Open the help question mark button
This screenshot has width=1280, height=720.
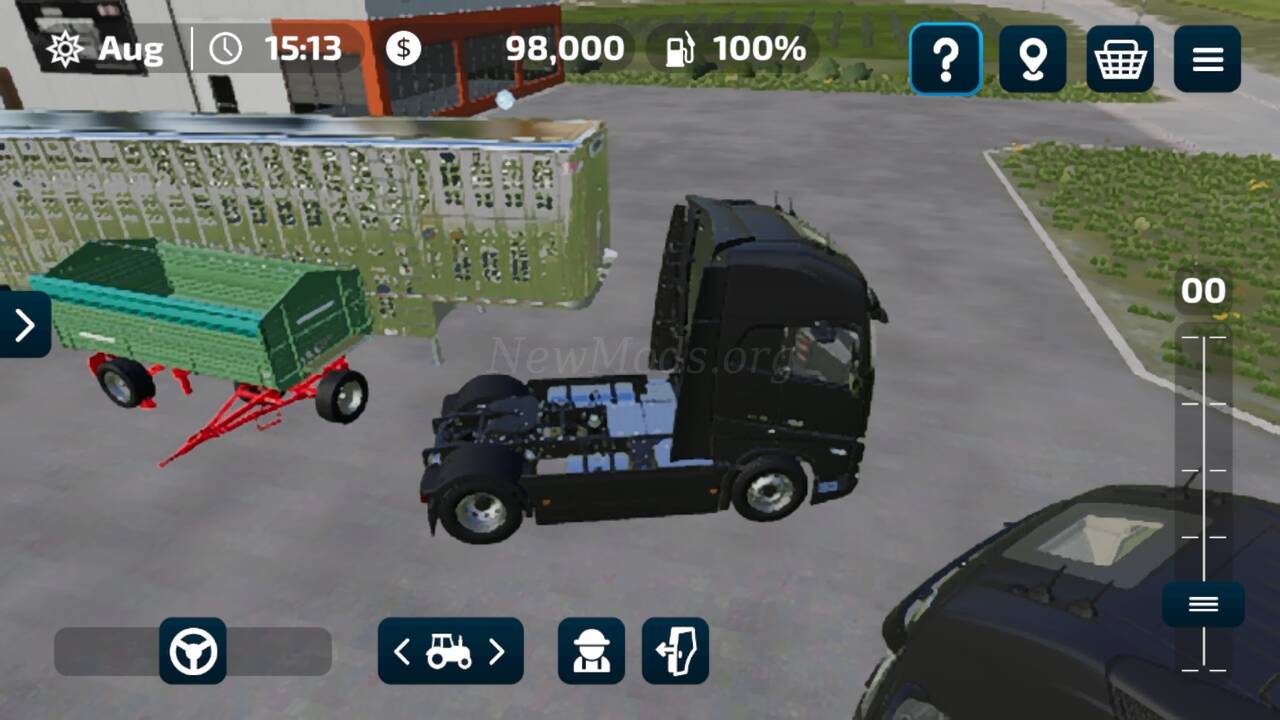click(945, 60)
